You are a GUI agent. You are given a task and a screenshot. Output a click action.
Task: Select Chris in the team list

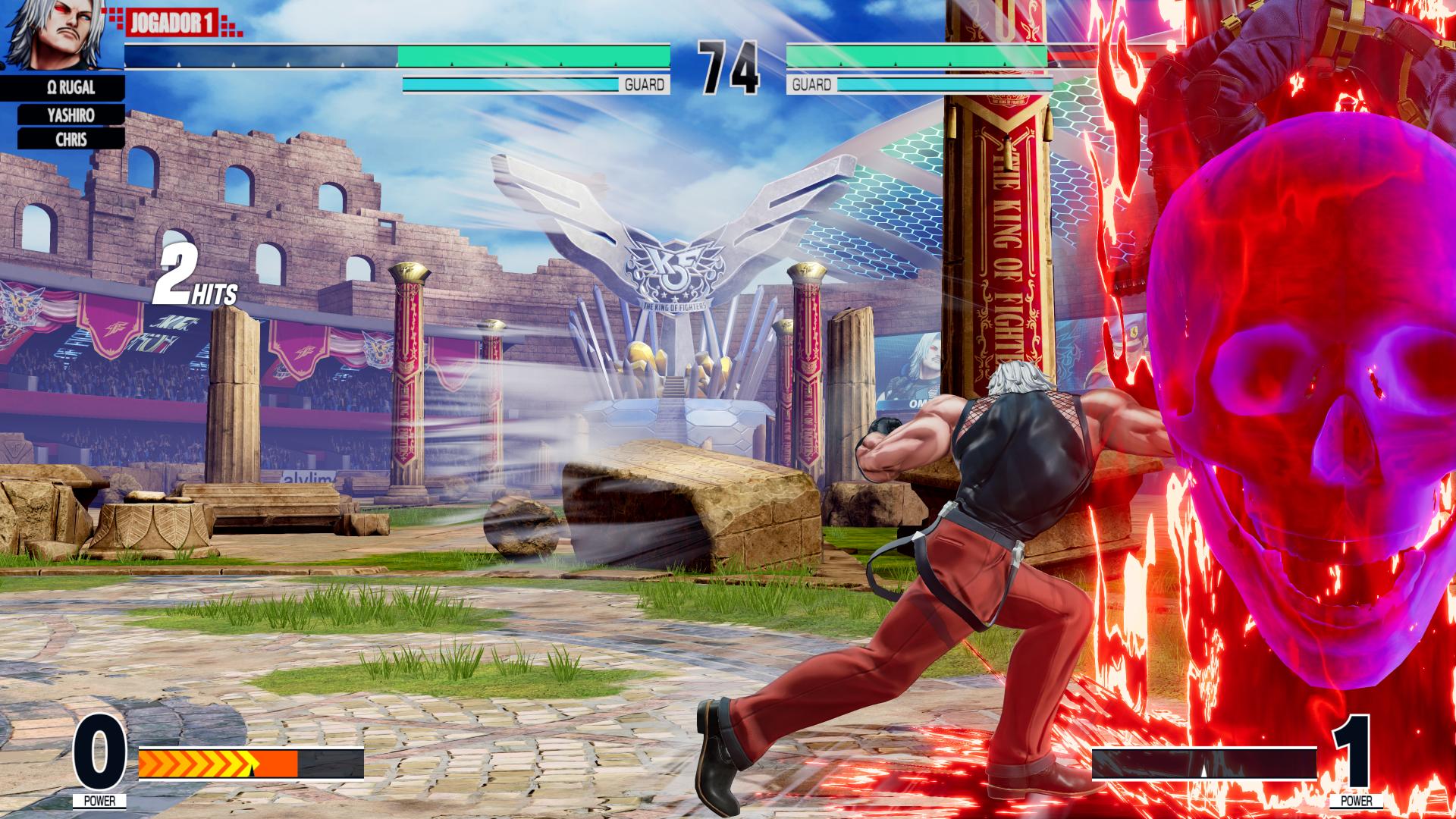pyautogui.click(x=71, y=140)
